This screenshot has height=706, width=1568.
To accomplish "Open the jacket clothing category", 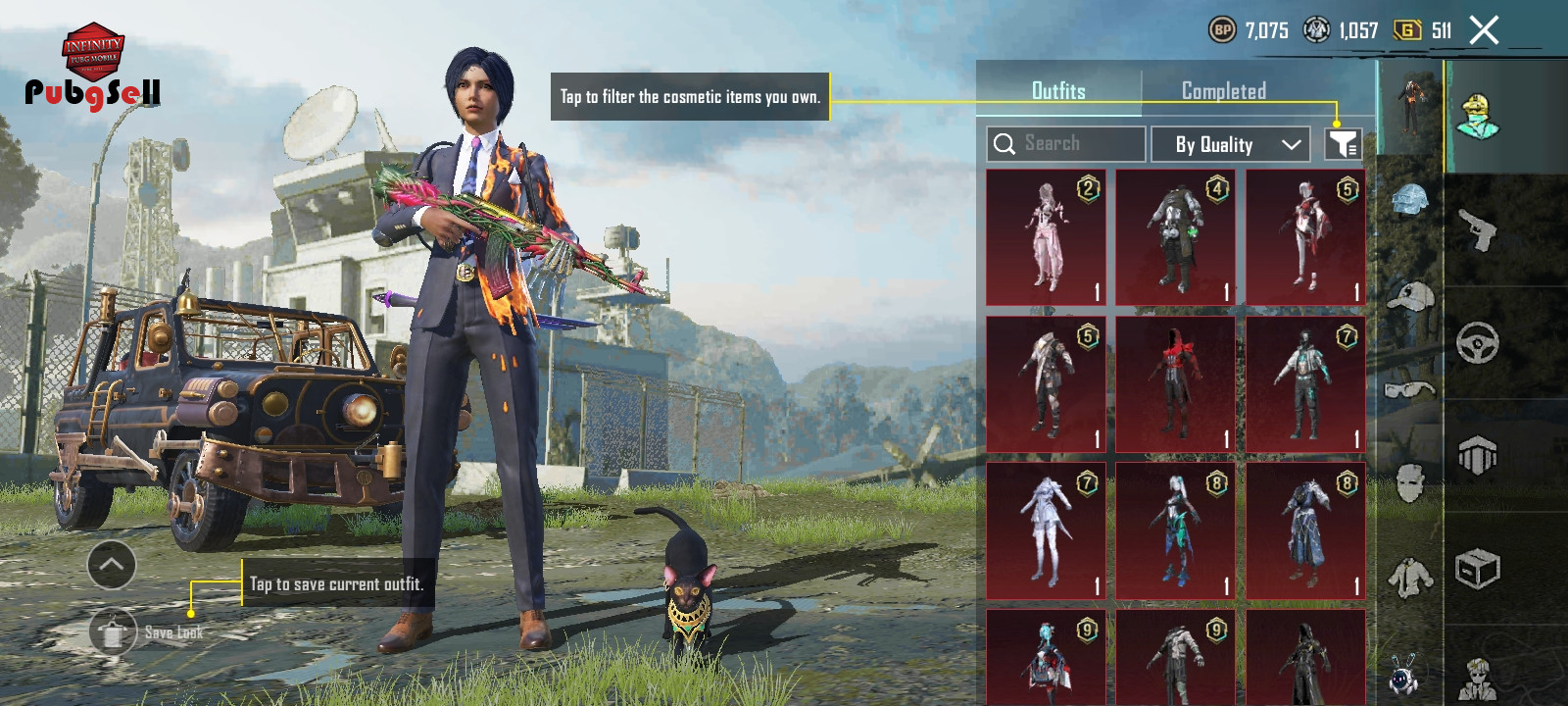I will (1410, 579).
